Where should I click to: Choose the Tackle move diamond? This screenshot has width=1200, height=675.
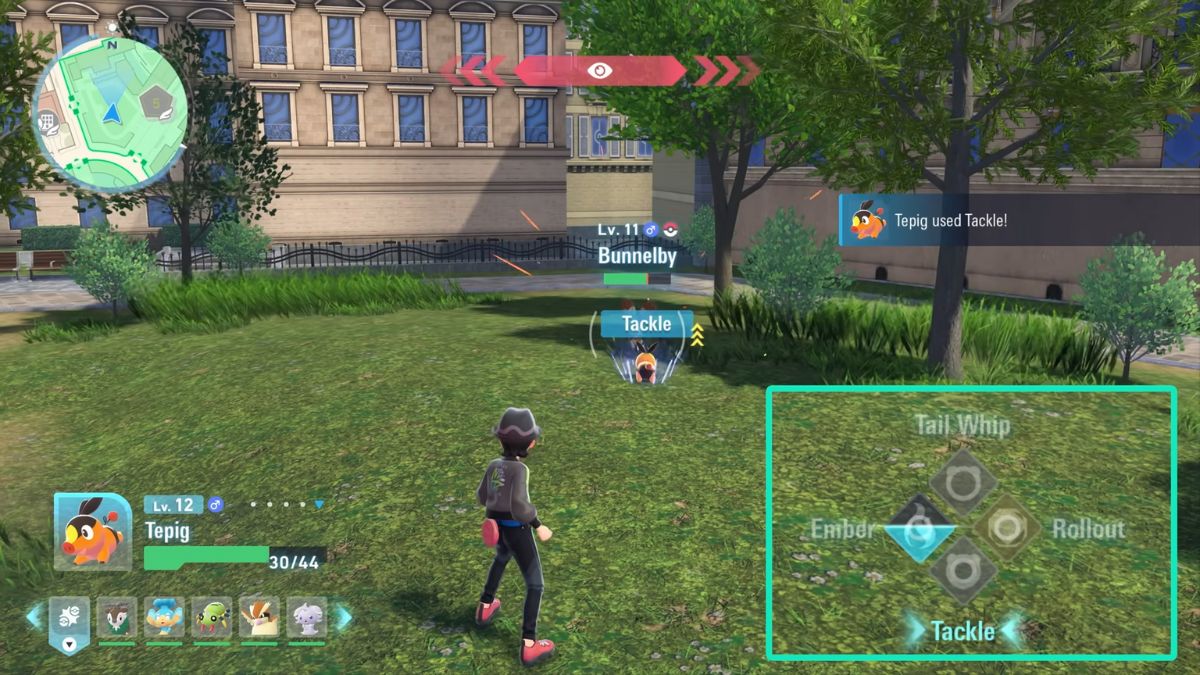(x=962, y=571)
